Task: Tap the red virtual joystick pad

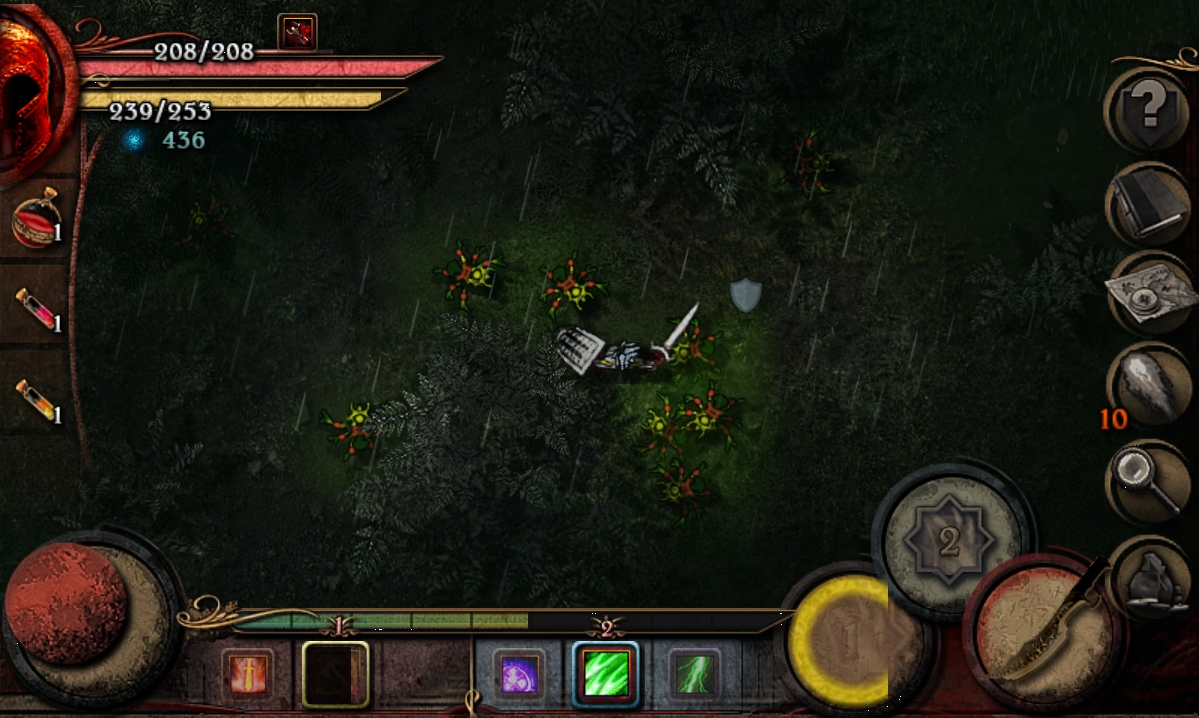Action: (68, 605)
